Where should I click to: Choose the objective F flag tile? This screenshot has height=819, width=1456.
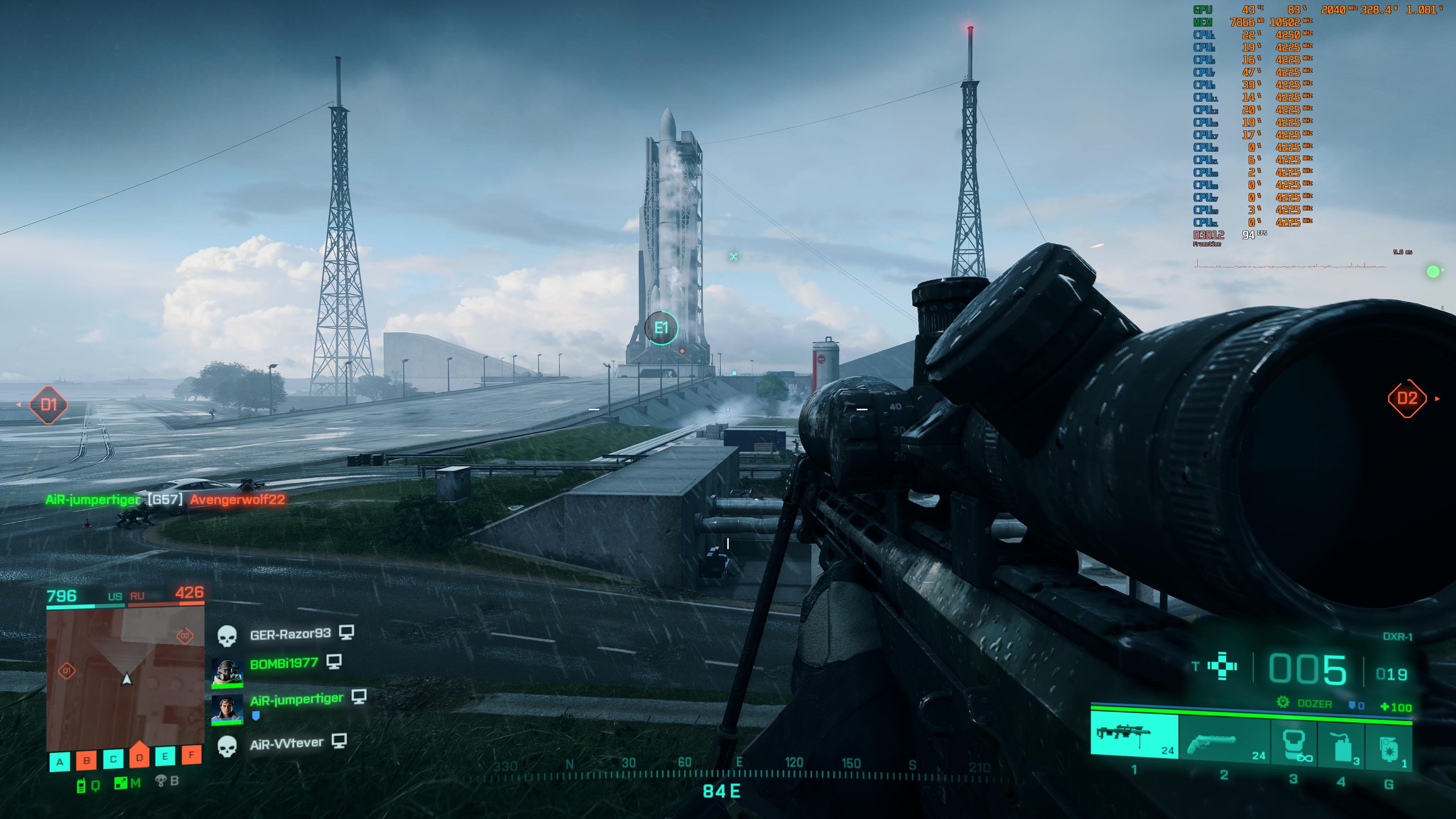191,755
